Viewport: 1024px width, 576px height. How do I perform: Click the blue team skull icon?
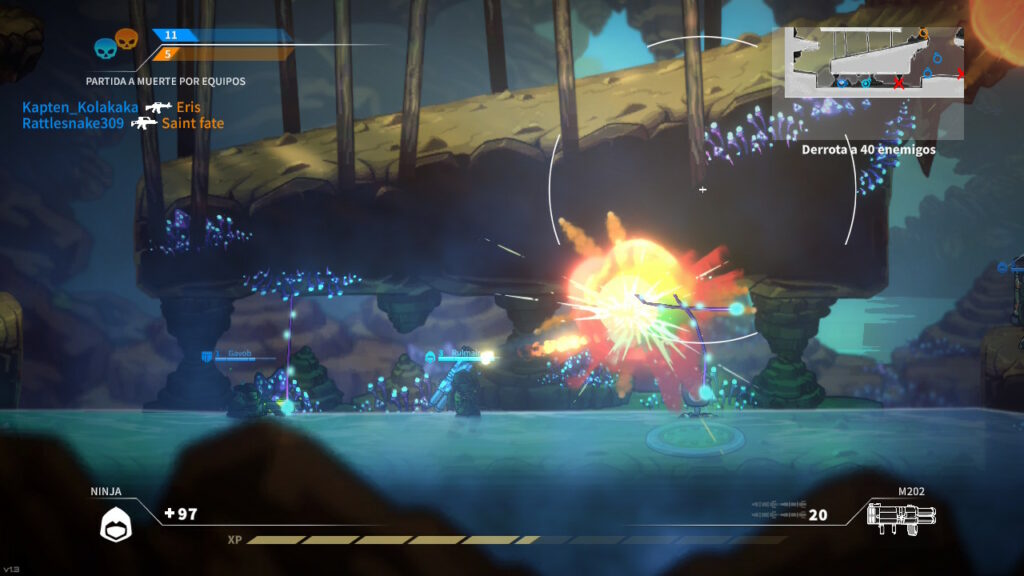(x=104, y=48)
